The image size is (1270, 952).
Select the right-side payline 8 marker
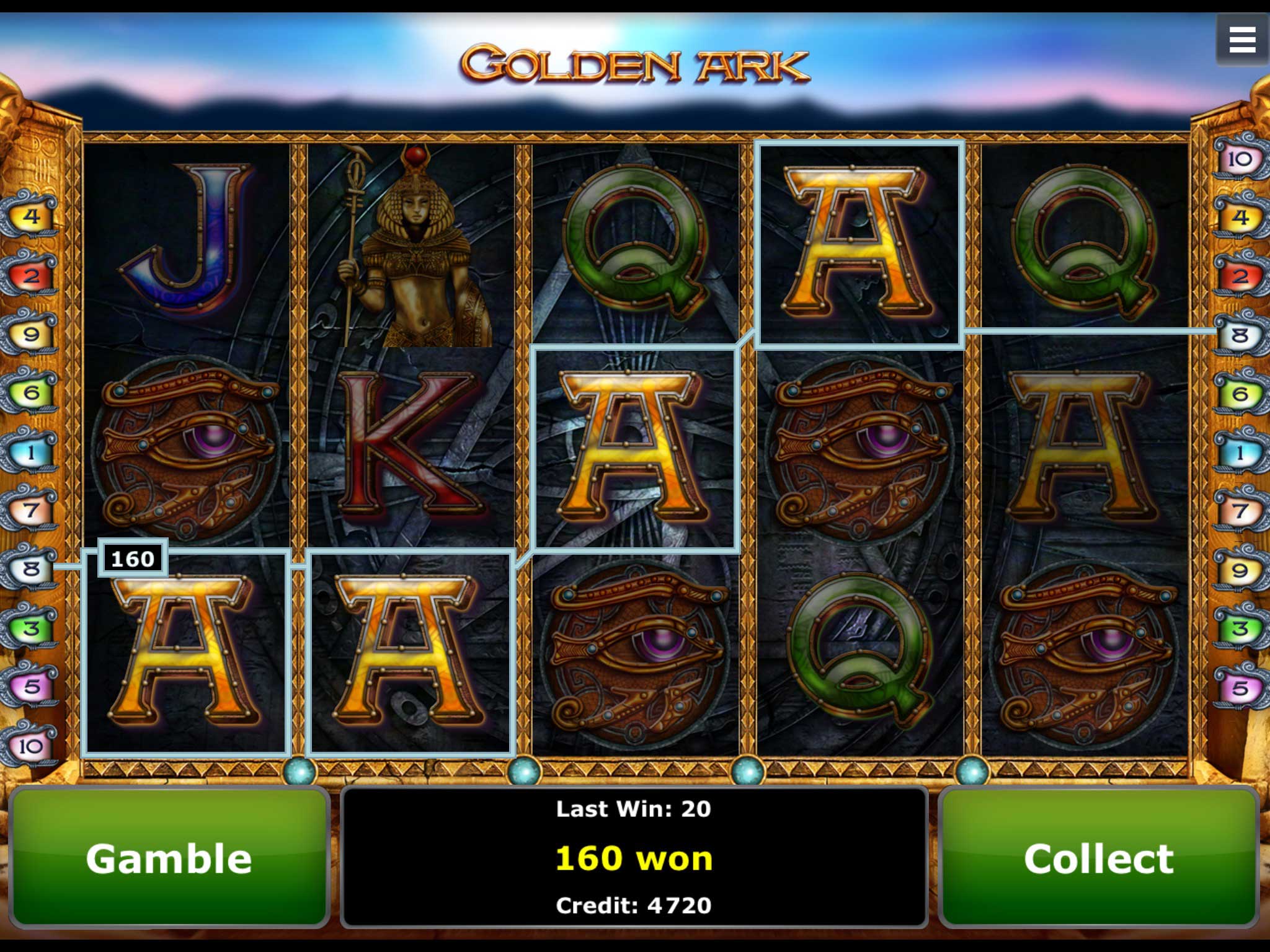[x=1240, y=335]
